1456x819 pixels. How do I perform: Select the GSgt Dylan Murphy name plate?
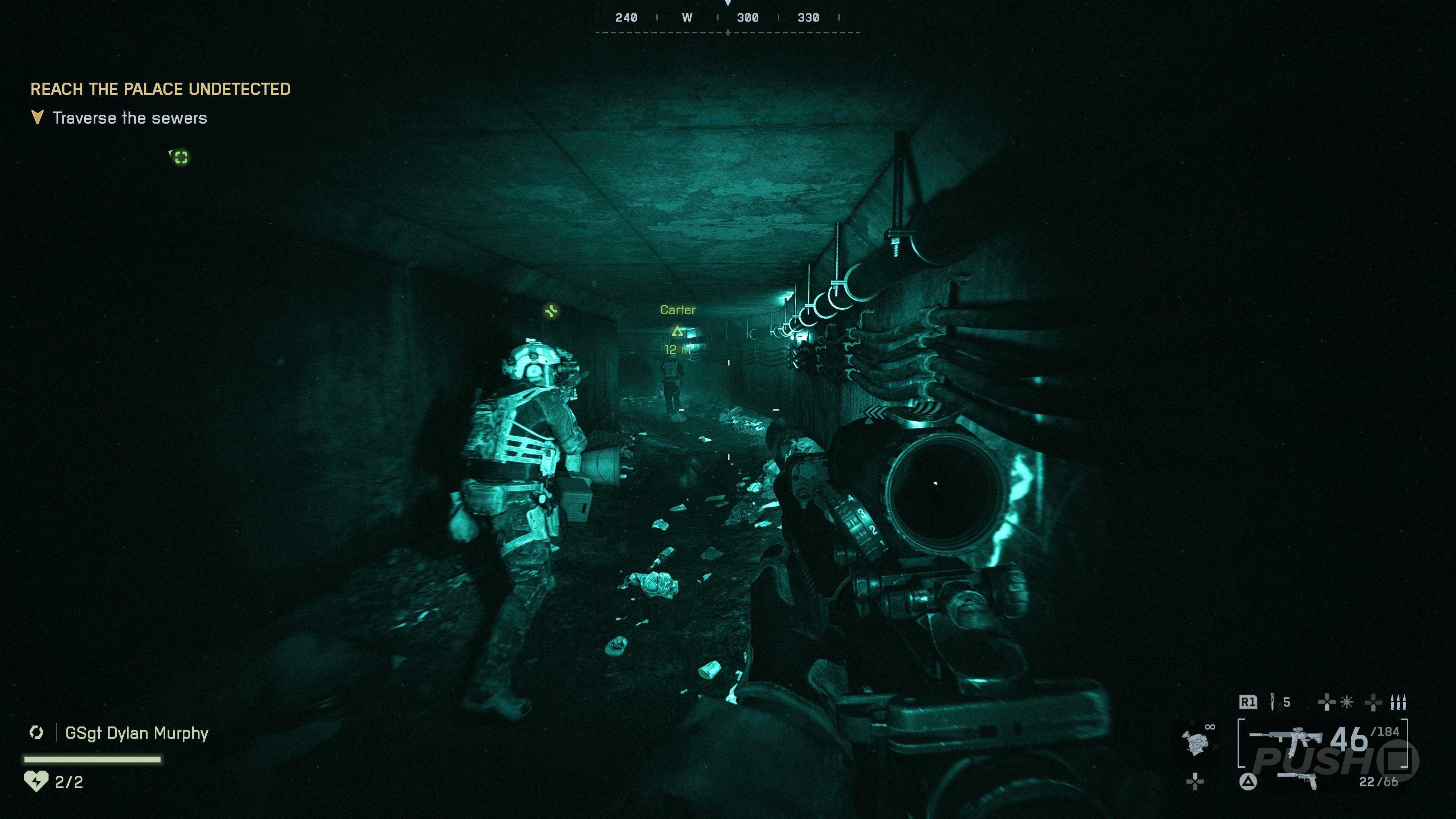point(137,733)
